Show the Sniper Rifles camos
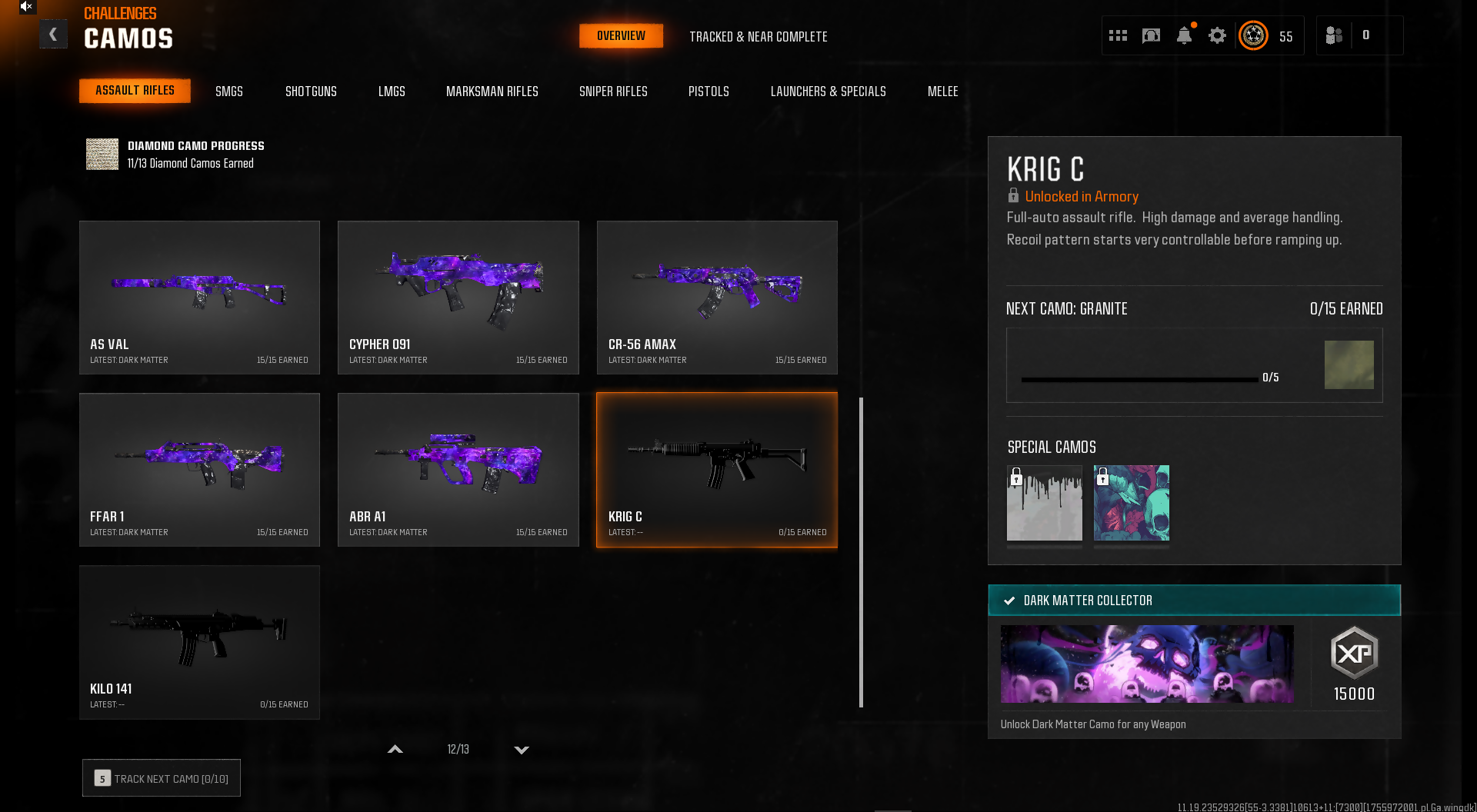This screenshot has width=1477, height=812. 613,92
